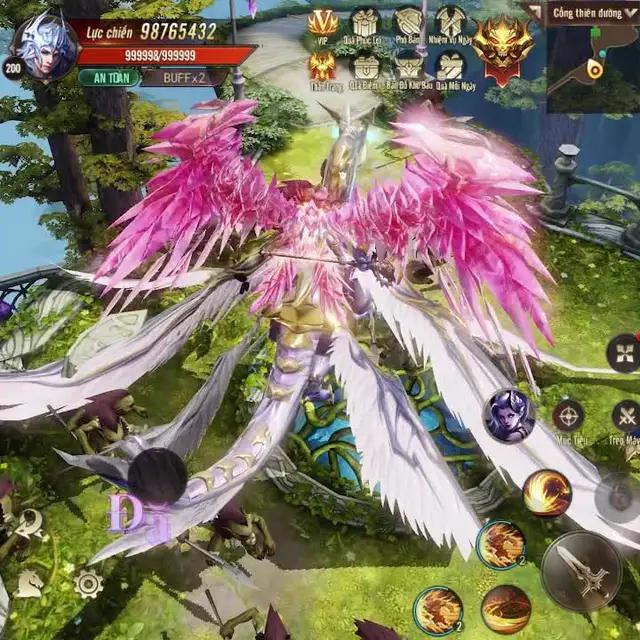Toggle the AN TOÀN safe mode button
Viewport: 640px width, 640px height.
coord(109,77)
